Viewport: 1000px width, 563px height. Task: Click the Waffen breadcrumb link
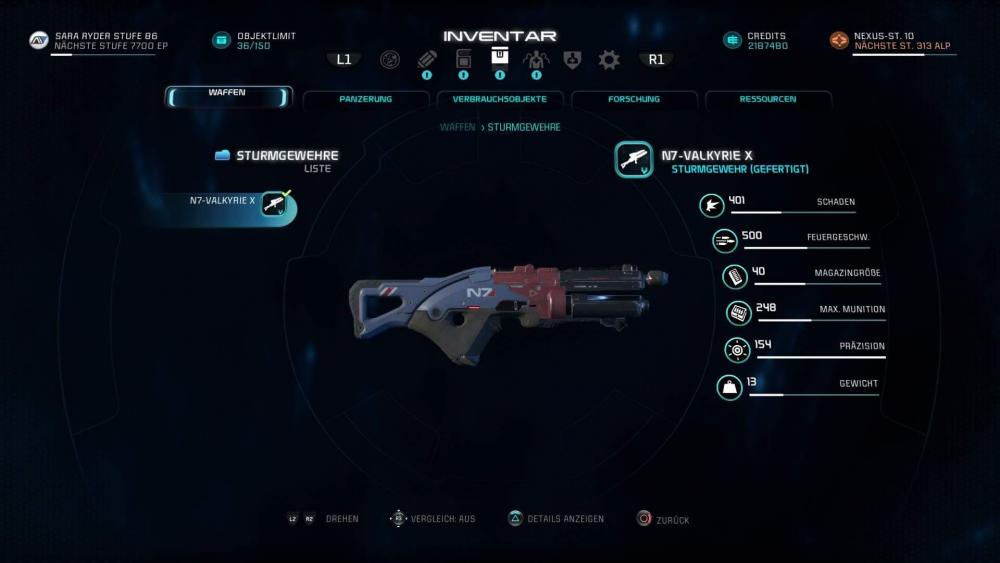click(x=457, y=128)
